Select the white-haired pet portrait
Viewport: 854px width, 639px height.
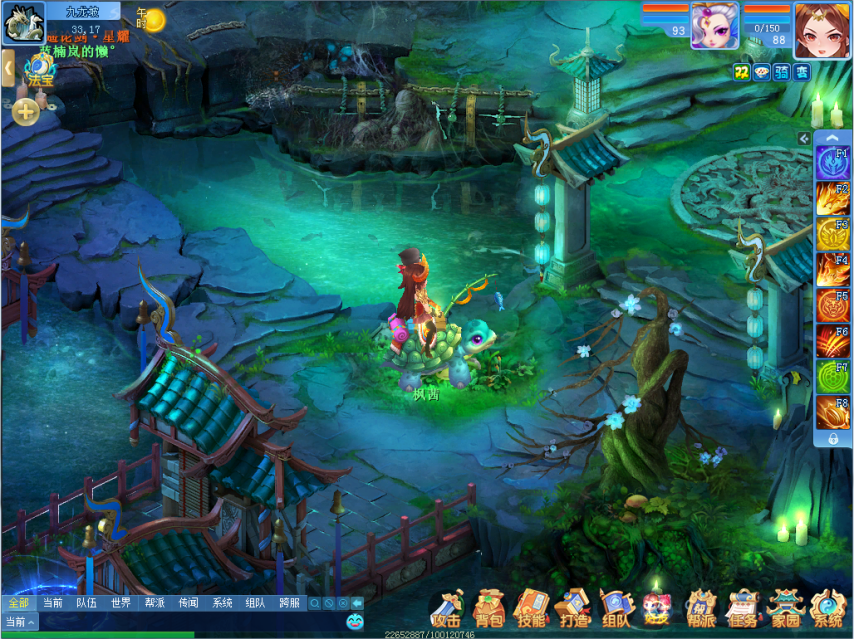(715, 24)
